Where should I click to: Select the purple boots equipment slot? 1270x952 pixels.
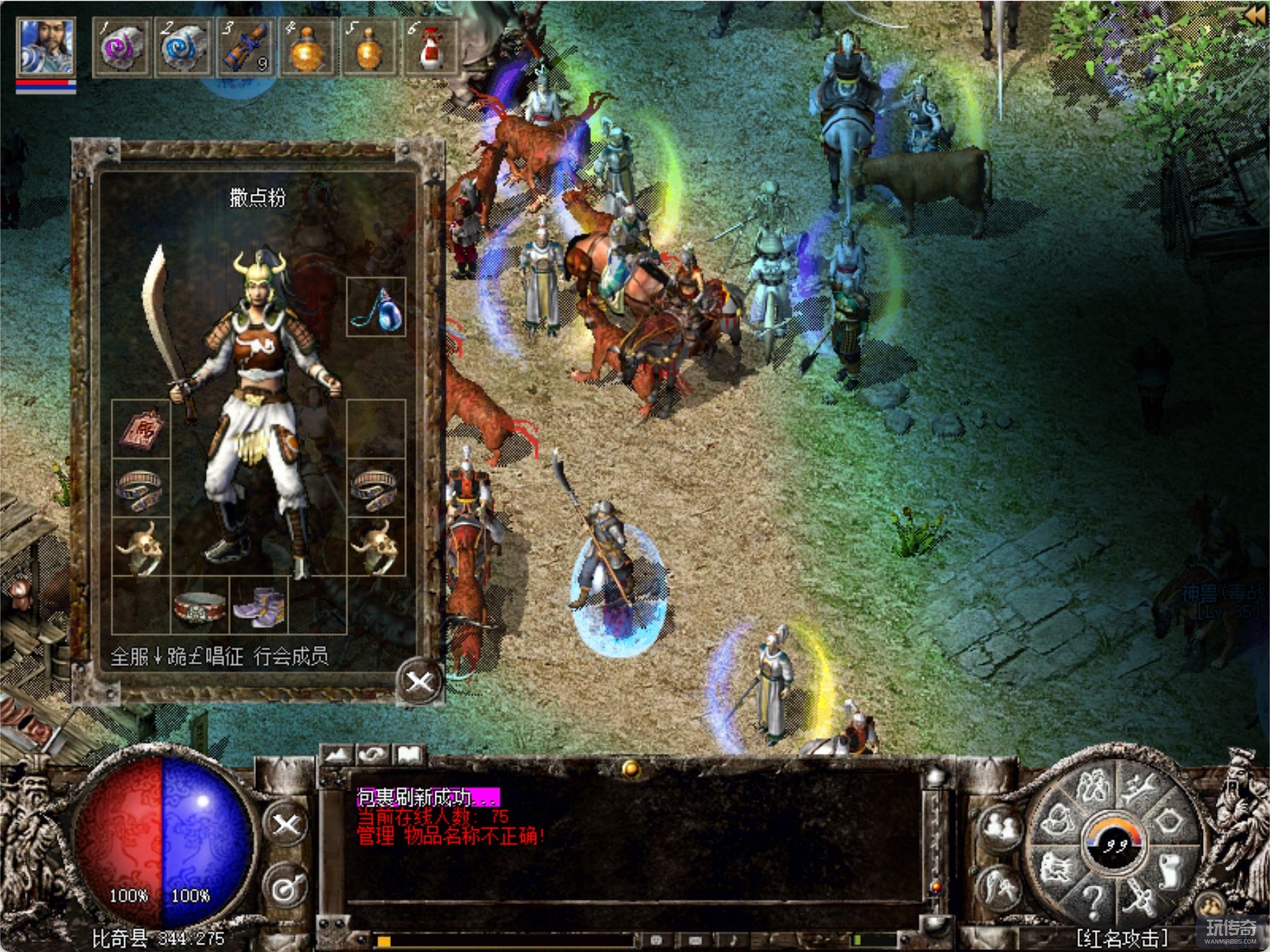coord(259,605)
